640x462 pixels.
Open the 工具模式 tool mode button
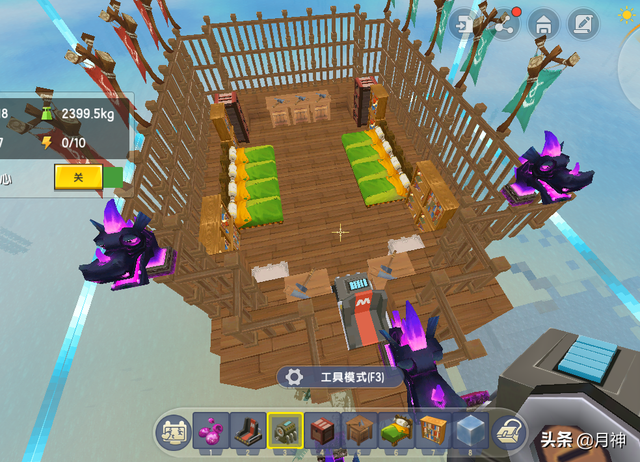(x=341, y=377)
